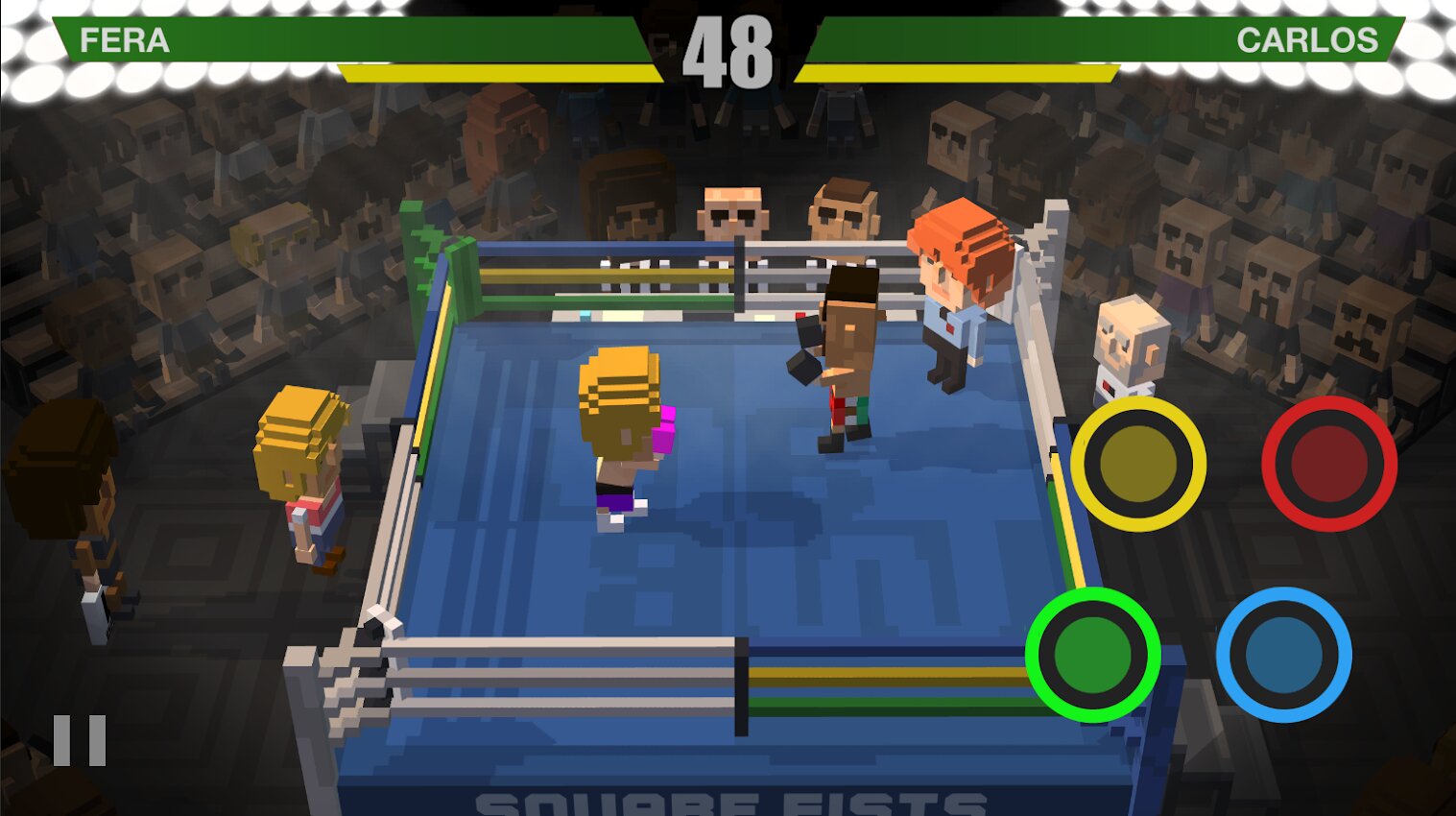
Task: Click FERA's name banner
Action: pos(123,40)
